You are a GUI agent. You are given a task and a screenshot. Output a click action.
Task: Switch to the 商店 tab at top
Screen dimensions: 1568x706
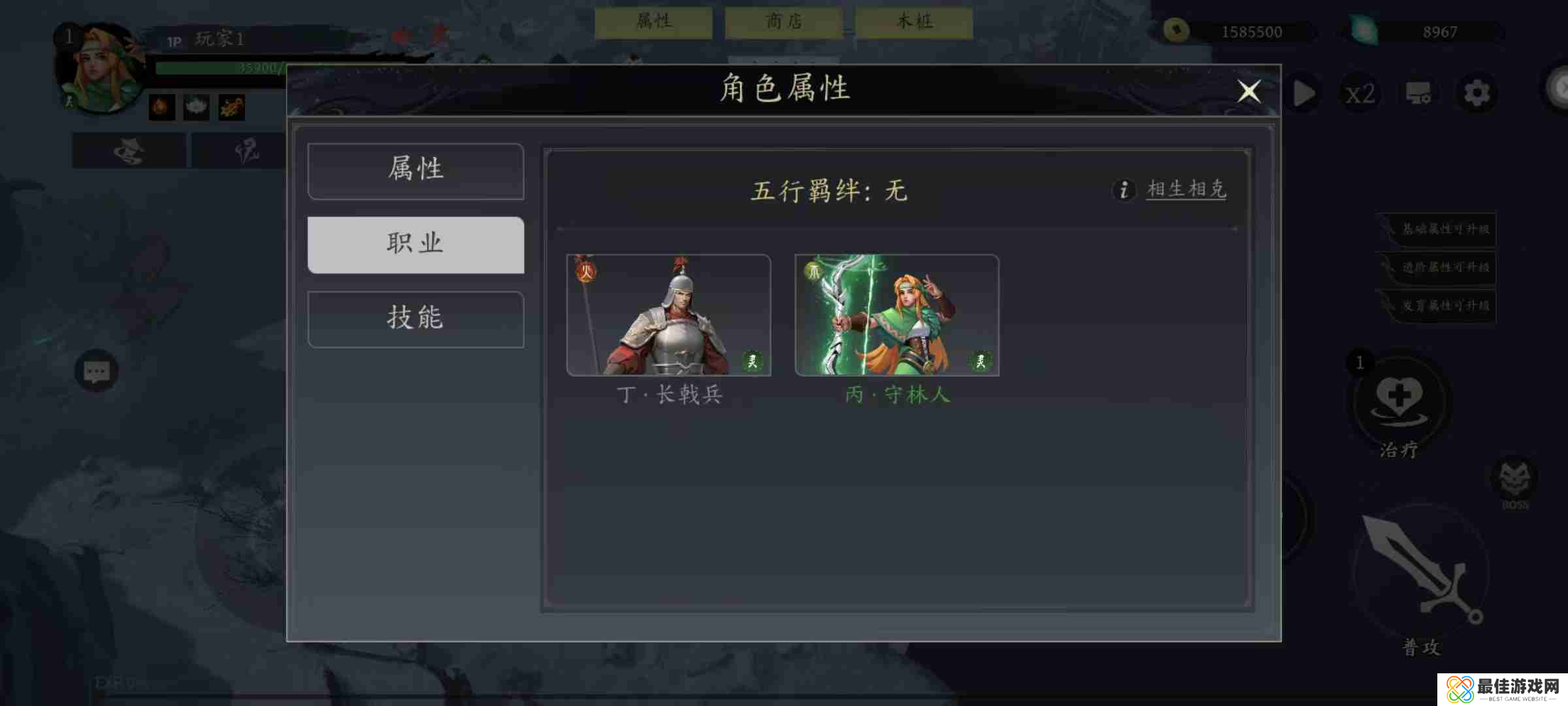click(x=783, y=22)
